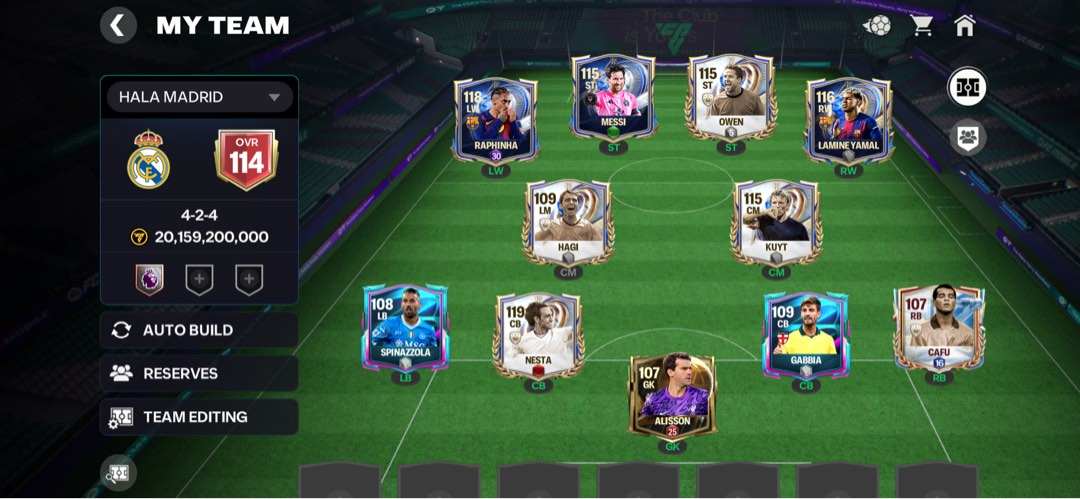Image resolution: width=1080 pixels, height=499 pixels.
Task: Select the Lamine Yamal RW card
Action: (x=848, y=120)
